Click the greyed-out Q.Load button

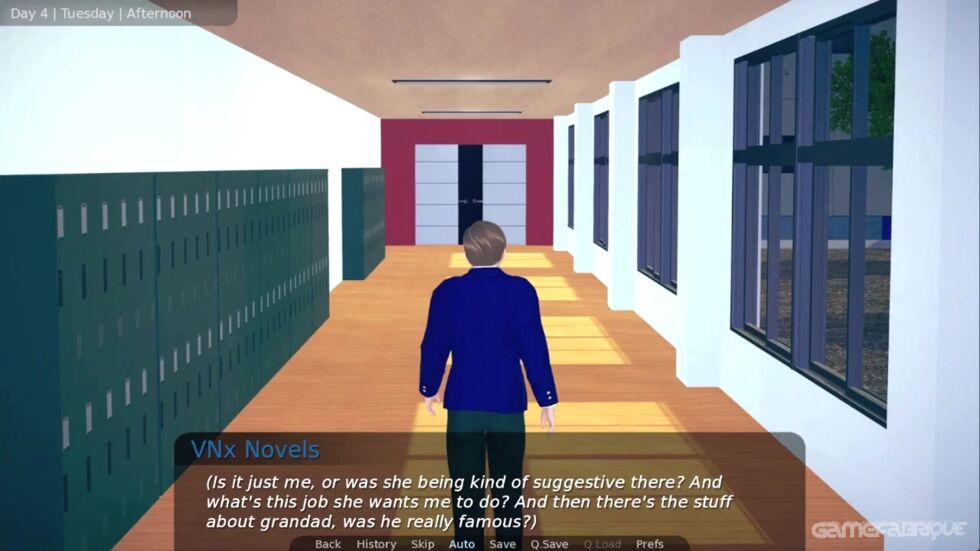[x=602, y=544]
